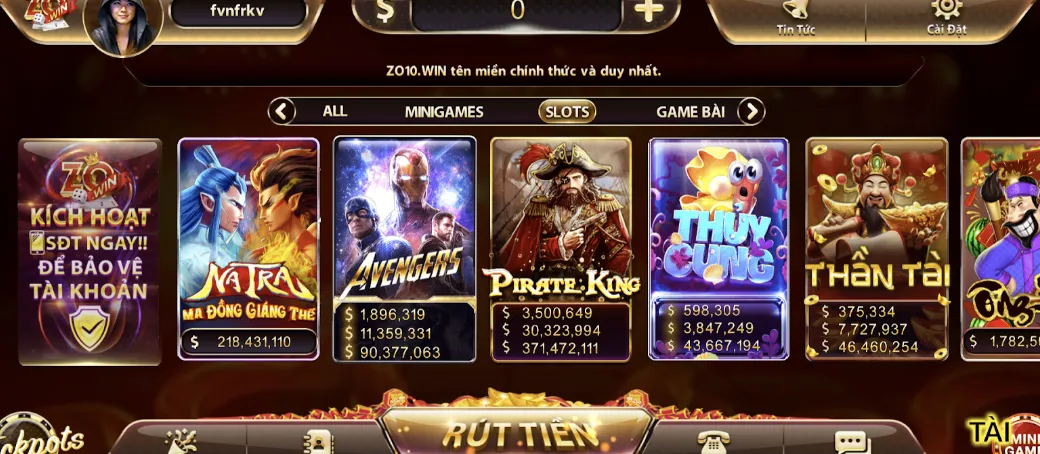Add funds with the plus button
This screenshot has height=454, width=1040.
(649, 11)
